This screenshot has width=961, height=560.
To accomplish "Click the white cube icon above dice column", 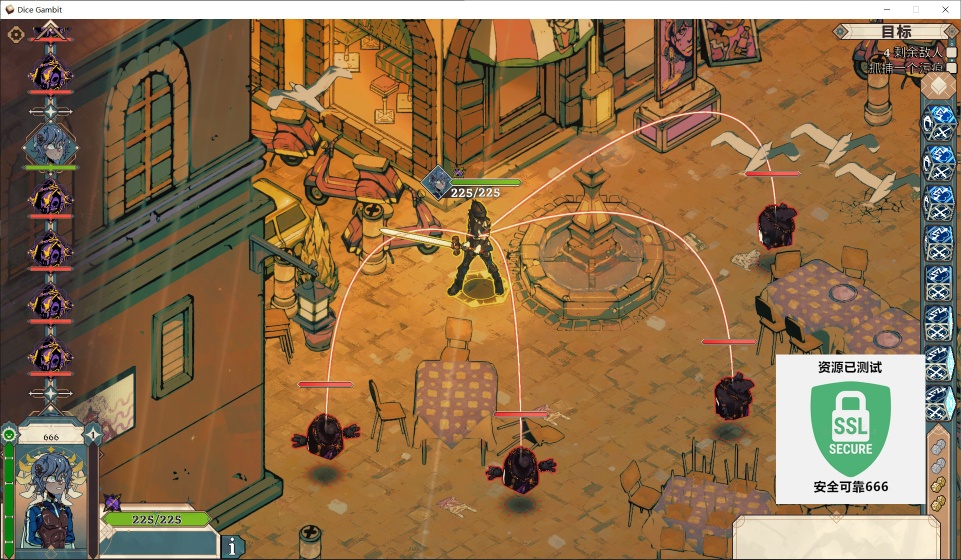I will 937,86.
